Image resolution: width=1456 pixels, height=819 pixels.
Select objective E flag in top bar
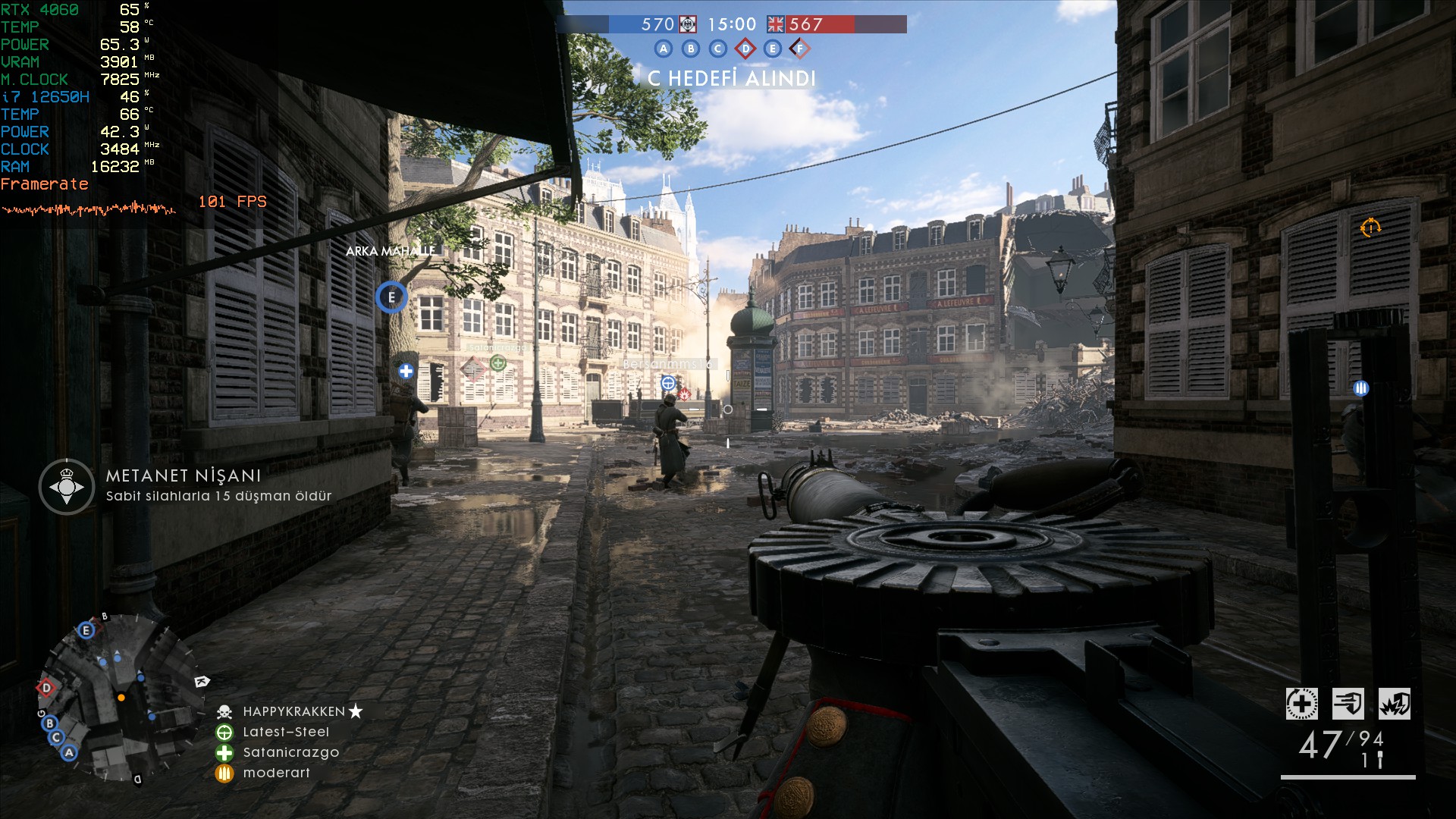(x=772, y=49)
